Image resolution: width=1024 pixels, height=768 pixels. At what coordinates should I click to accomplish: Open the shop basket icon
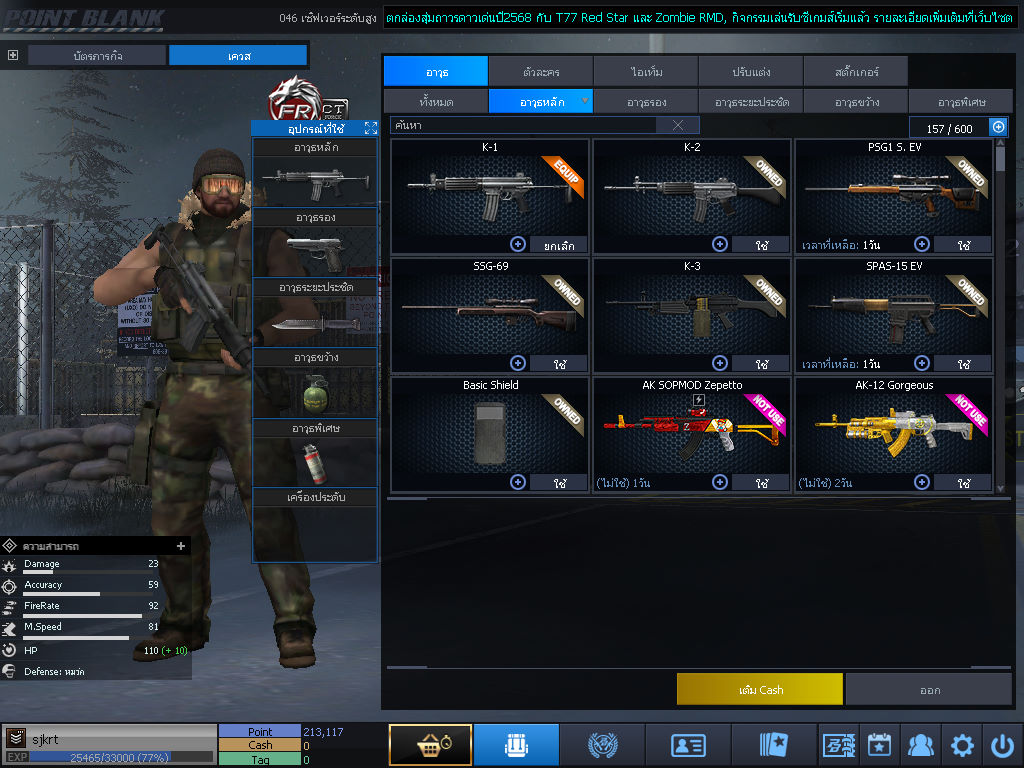pyautogui.click(x=430, y=745)
